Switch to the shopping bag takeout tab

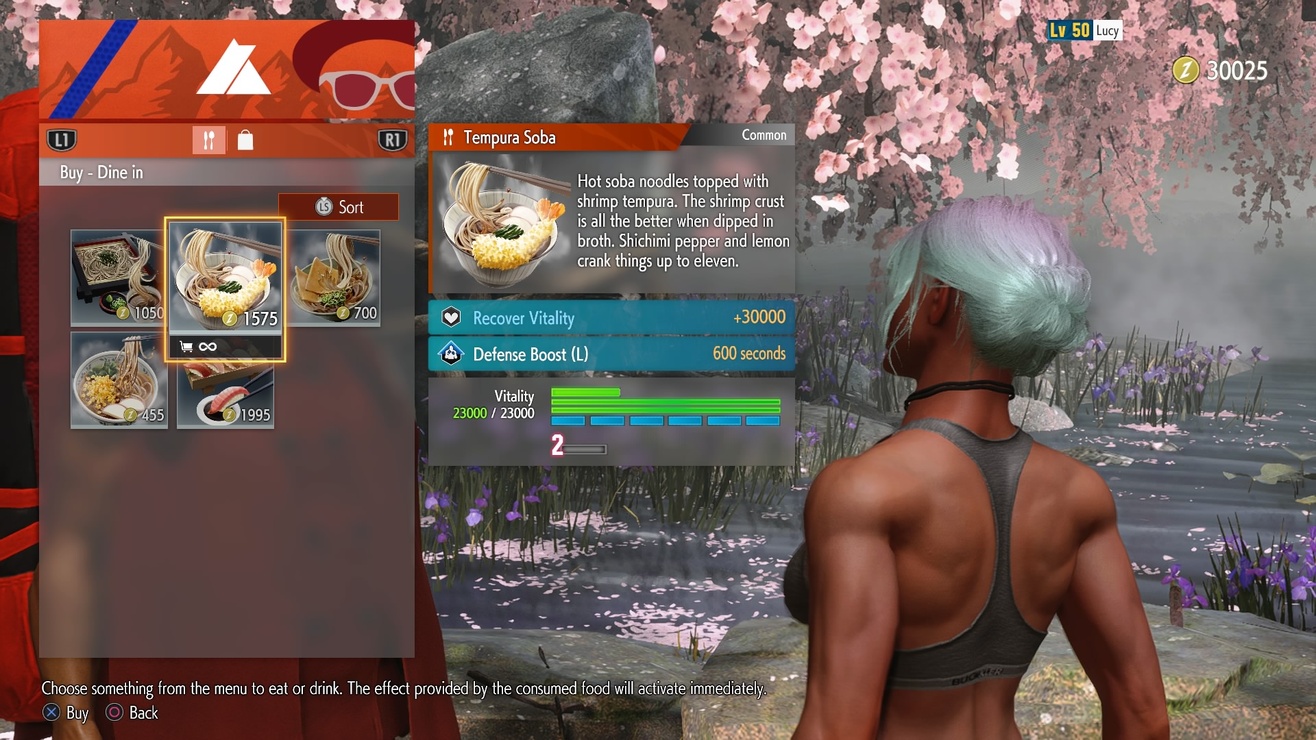click(245, 141)
